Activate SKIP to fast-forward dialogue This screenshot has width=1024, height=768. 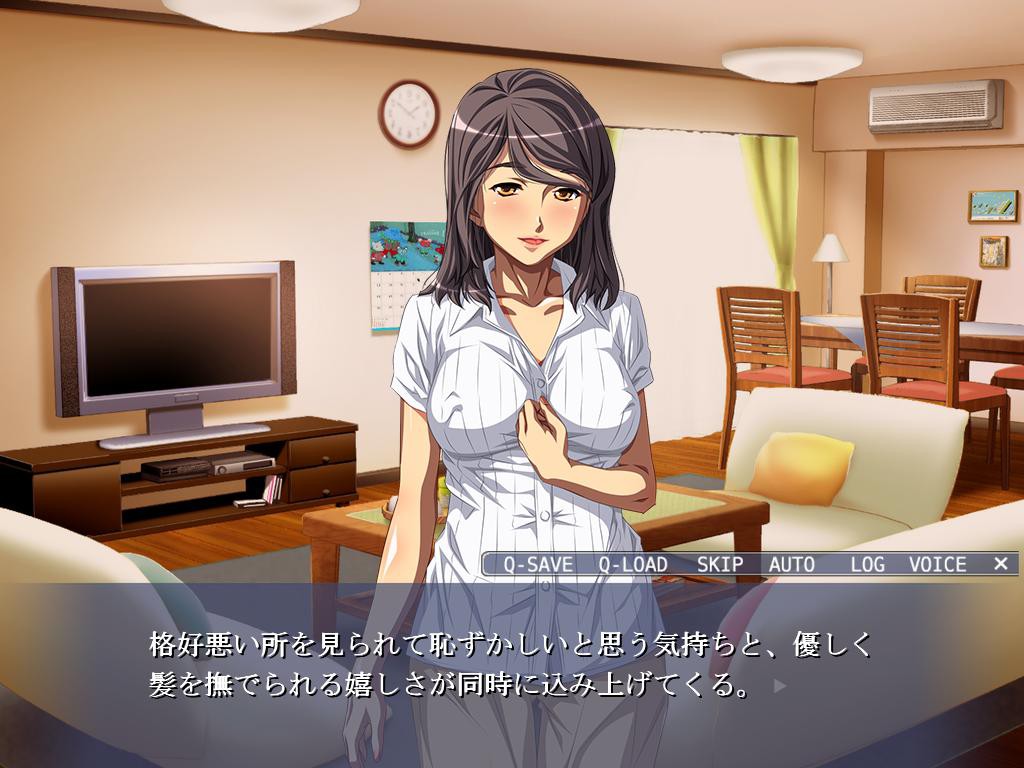point(720,564)
